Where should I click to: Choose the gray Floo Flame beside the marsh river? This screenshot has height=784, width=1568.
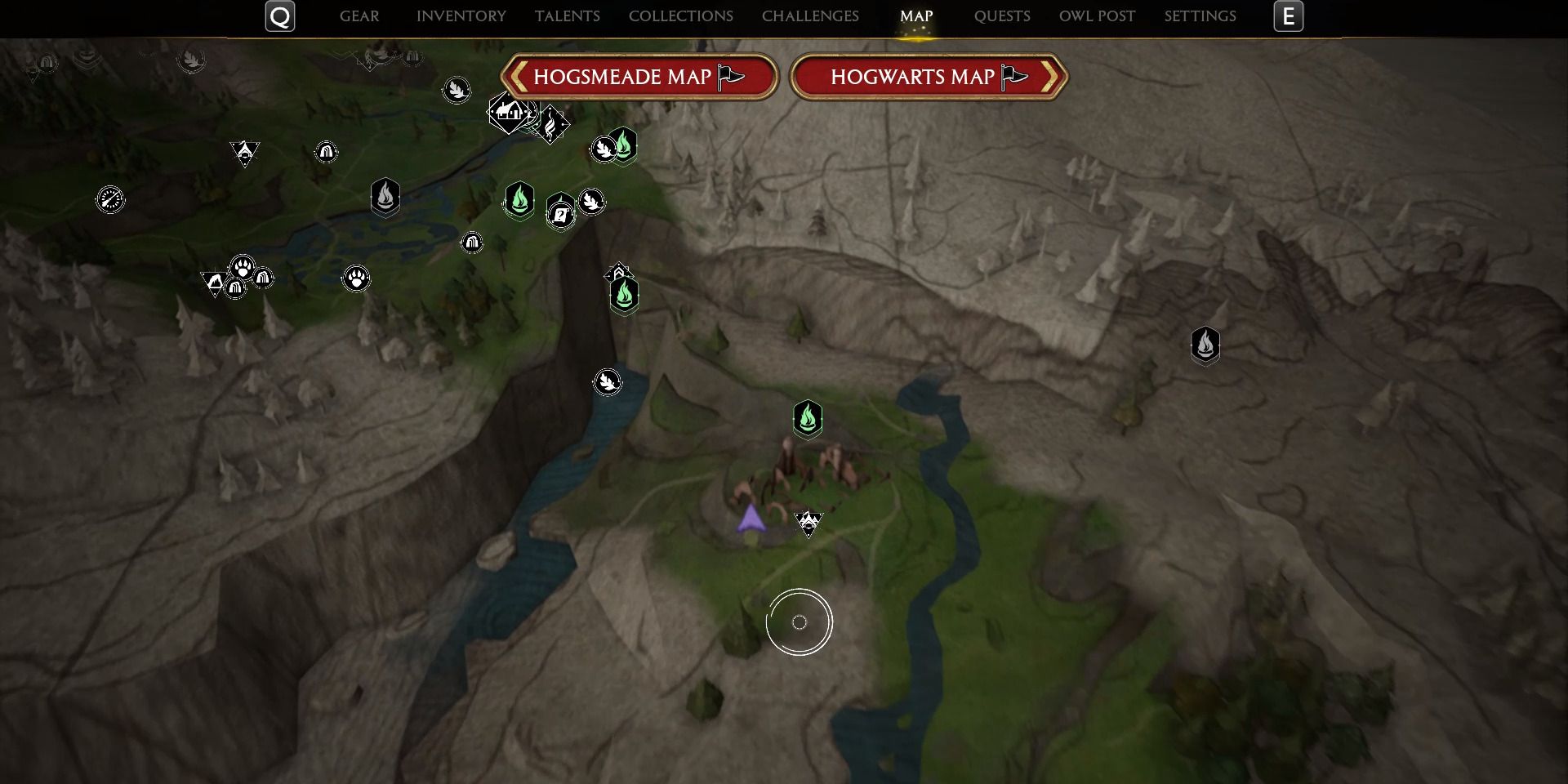(x=385, y=197)
